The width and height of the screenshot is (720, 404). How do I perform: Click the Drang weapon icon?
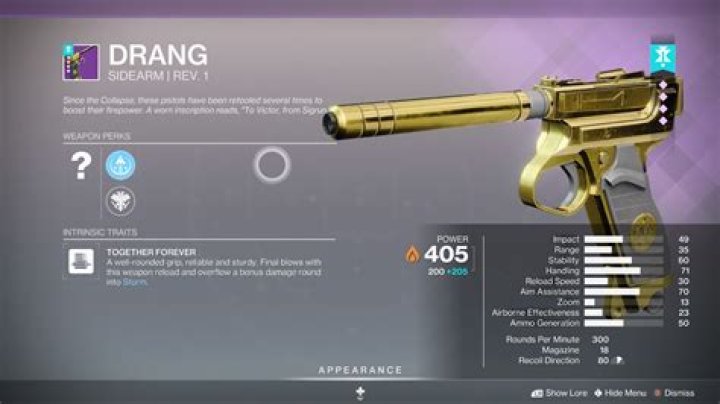click(81, 61)
